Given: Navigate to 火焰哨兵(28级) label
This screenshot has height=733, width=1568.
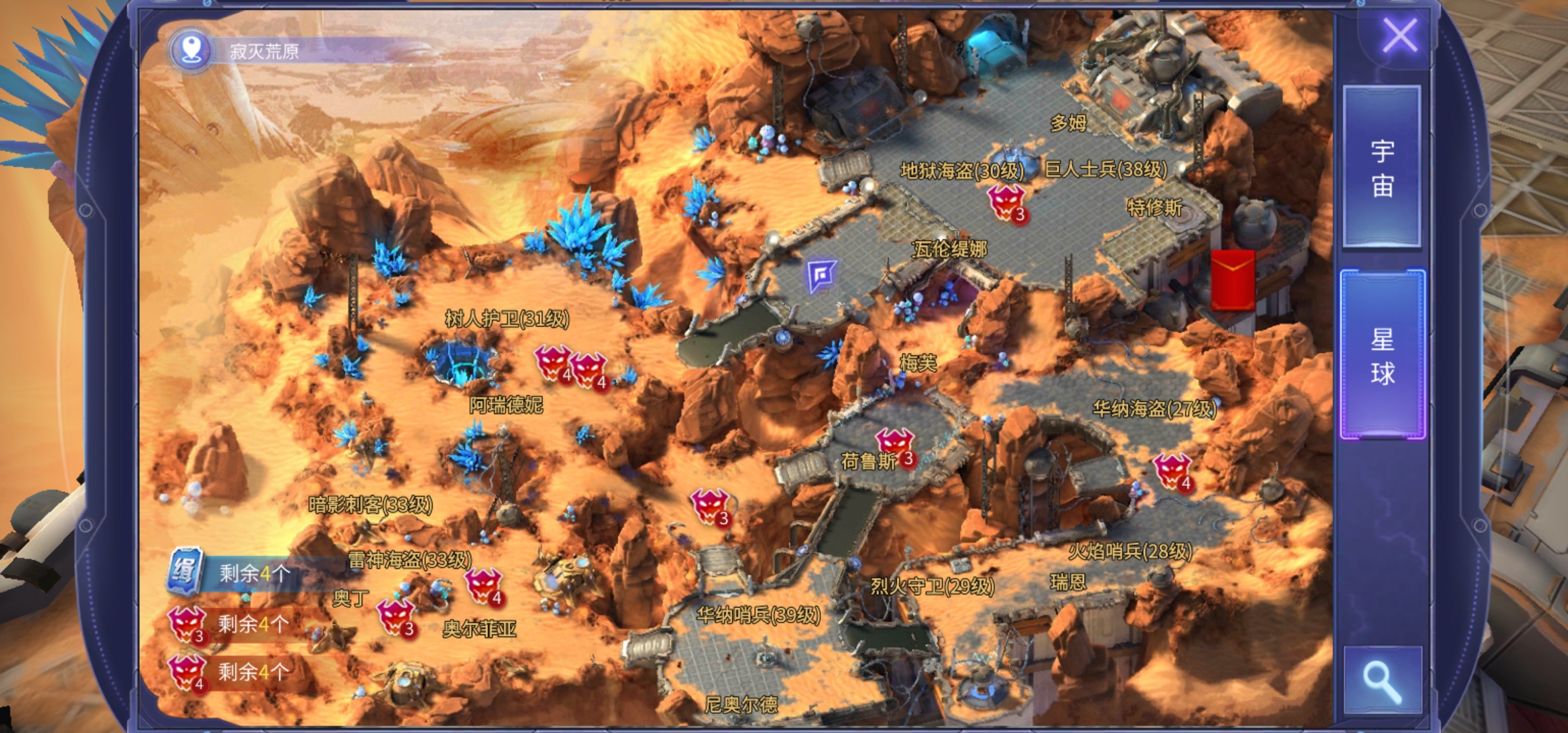Looking at the screenshot, I should coord(1130,551).
